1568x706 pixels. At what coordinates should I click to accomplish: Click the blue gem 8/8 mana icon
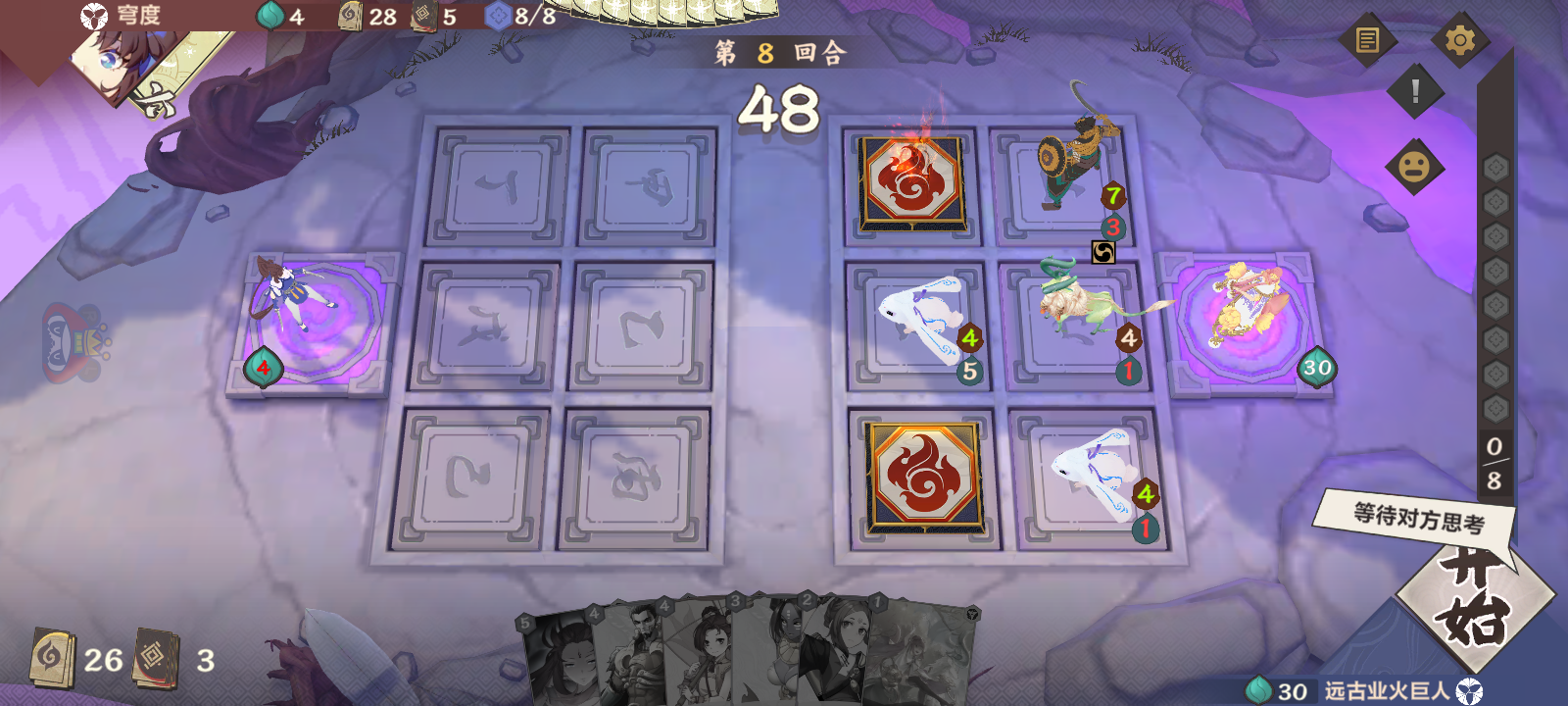(500, 17)
